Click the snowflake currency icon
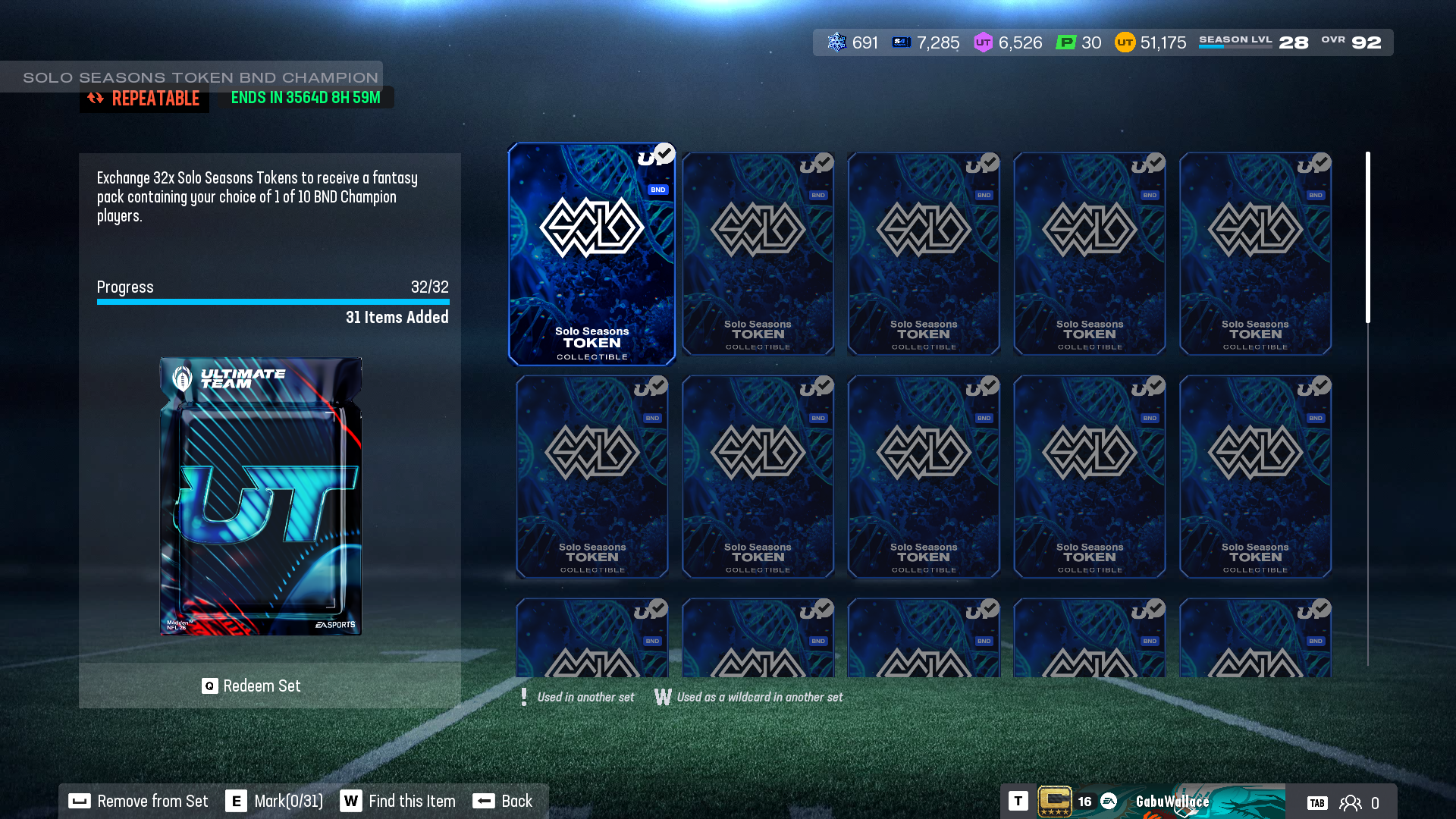 [x=836, y=42]
